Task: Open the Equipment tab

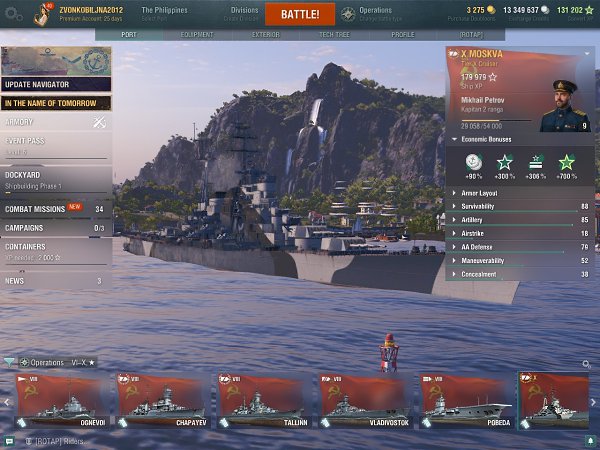Action: (x=197, y=35)
